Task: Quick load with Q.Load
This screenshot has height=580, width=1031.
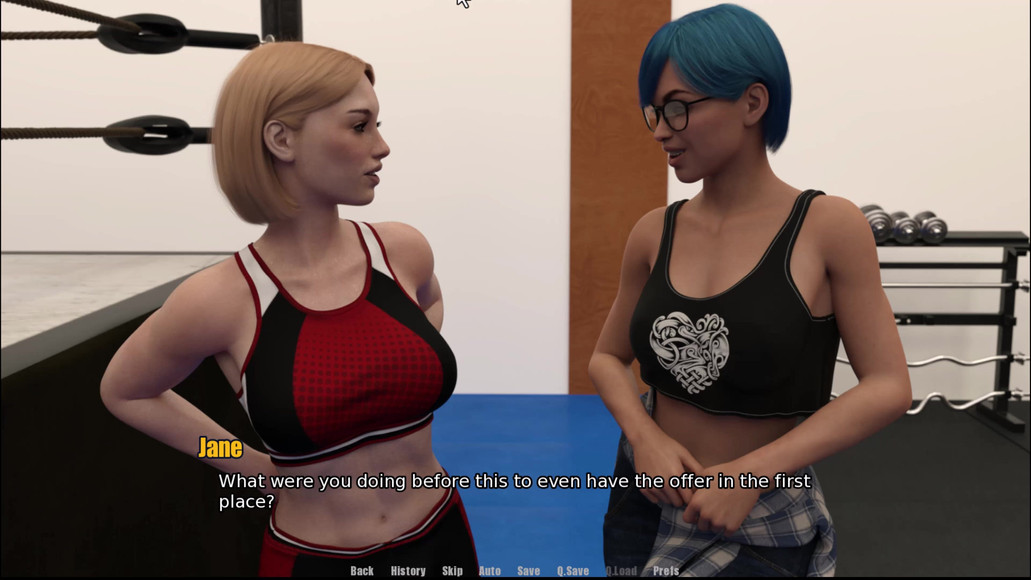Action: [621, 571]
